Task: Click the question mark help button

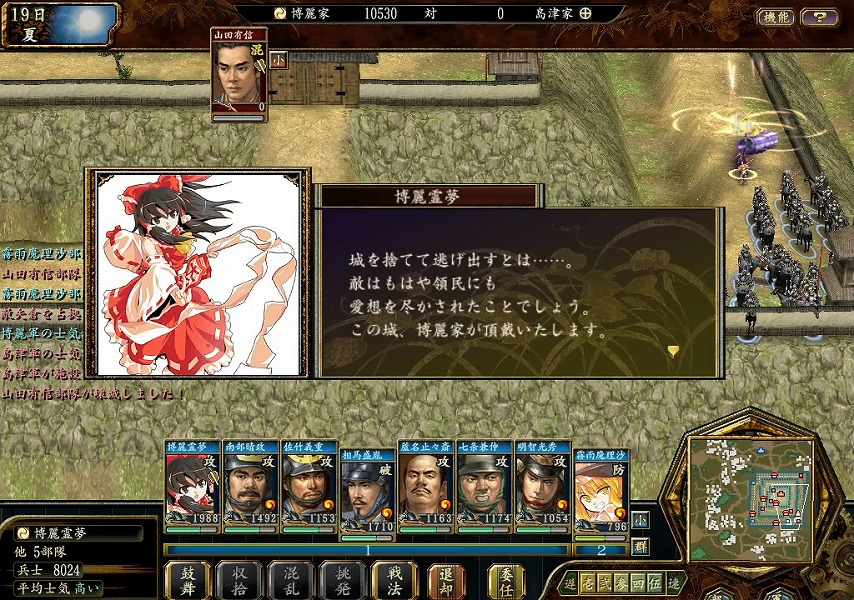Action: pyautogui.click(x=820, y=17)
